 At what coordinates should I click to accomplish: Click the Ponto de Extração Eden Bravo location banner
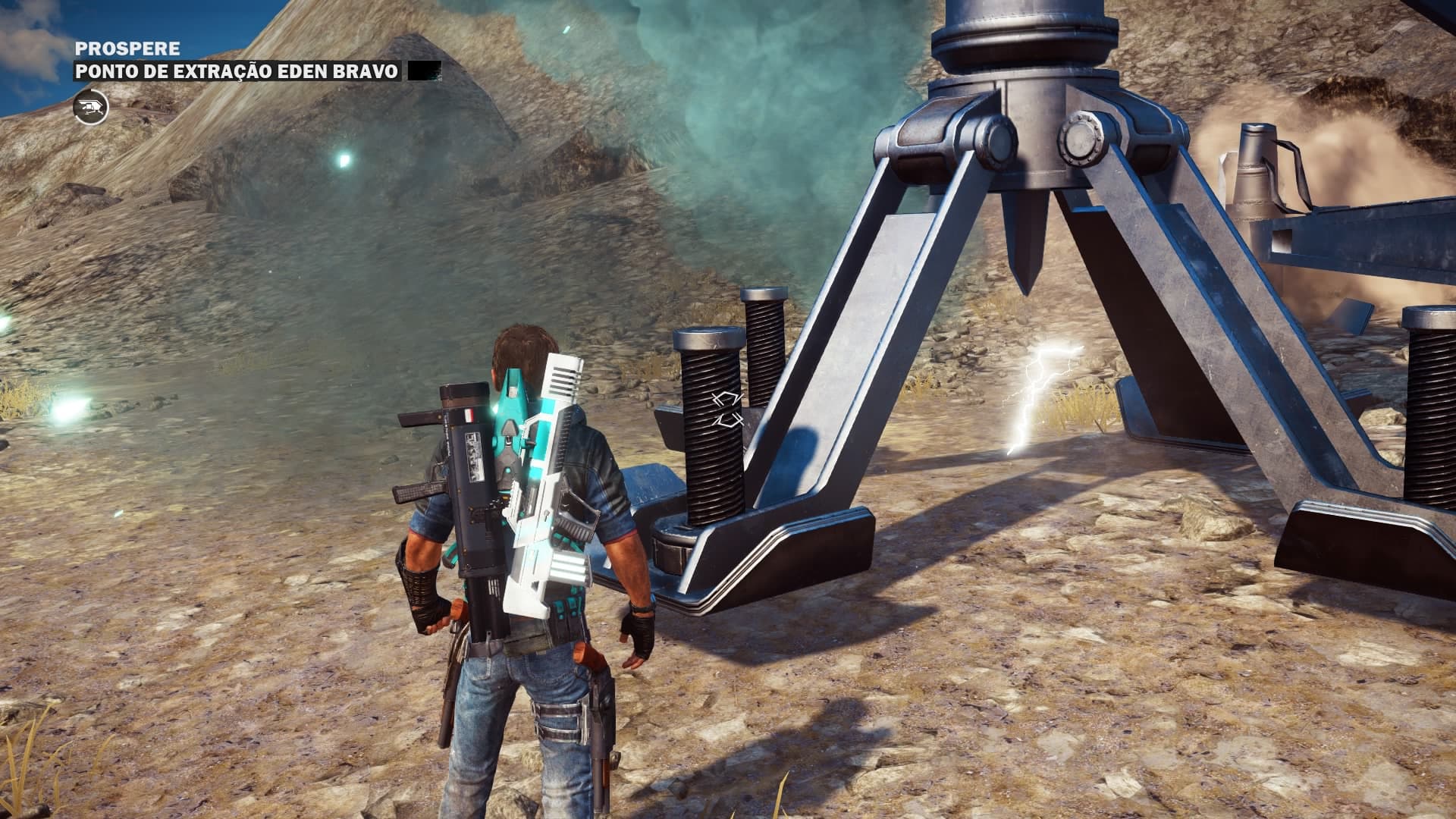tap(236, 72)
